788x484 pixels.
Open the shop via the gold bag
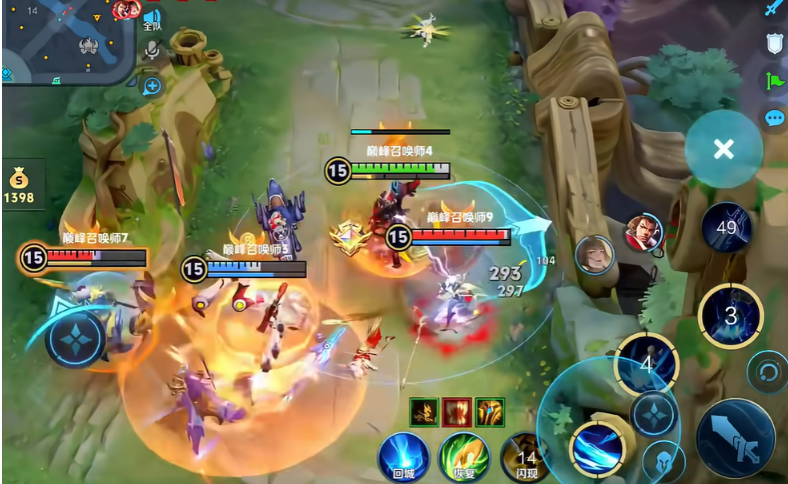click(x=18, y=186)
